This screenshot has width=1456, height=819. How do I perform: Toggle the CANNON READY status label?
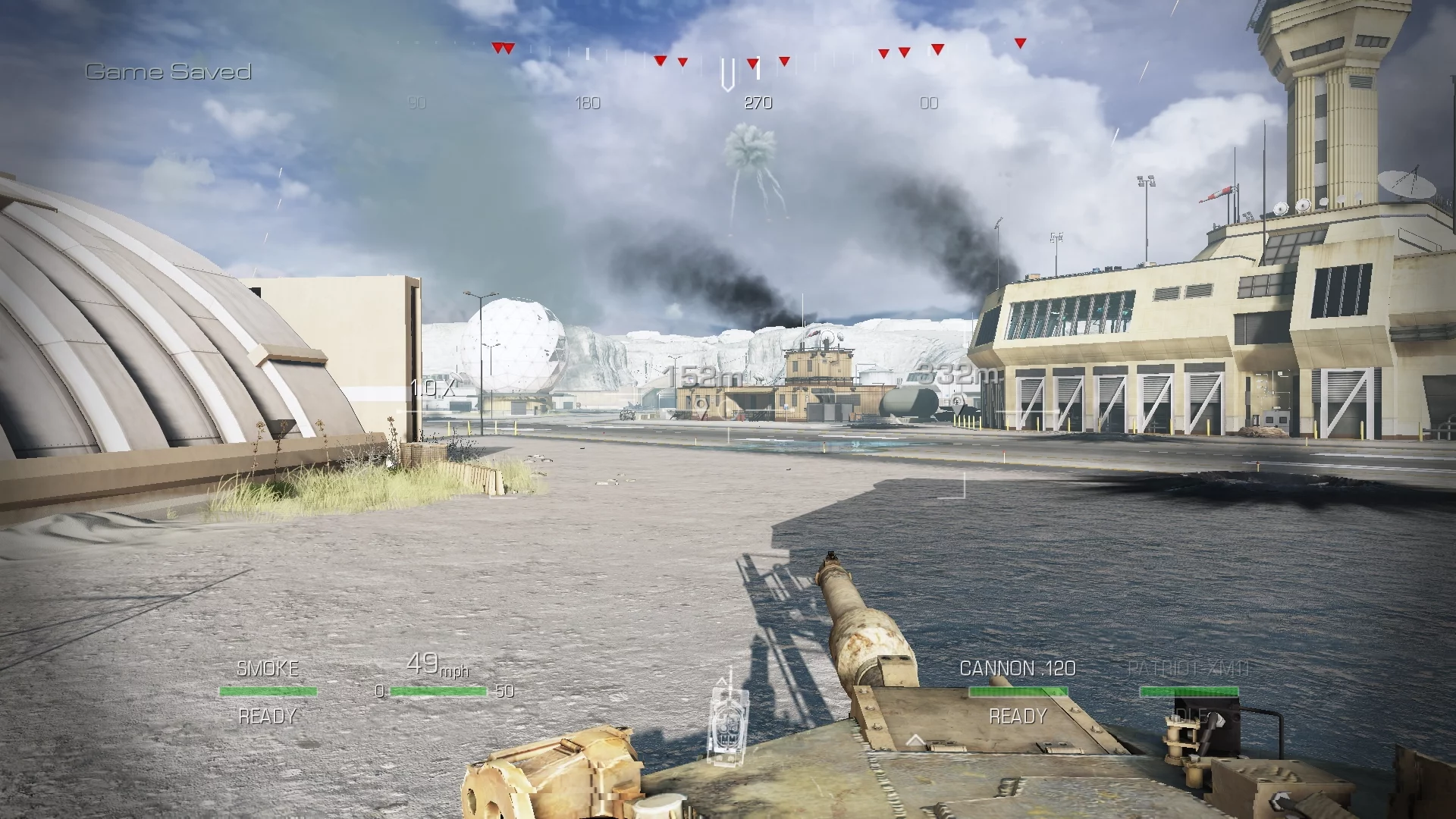pos(1018,714)
